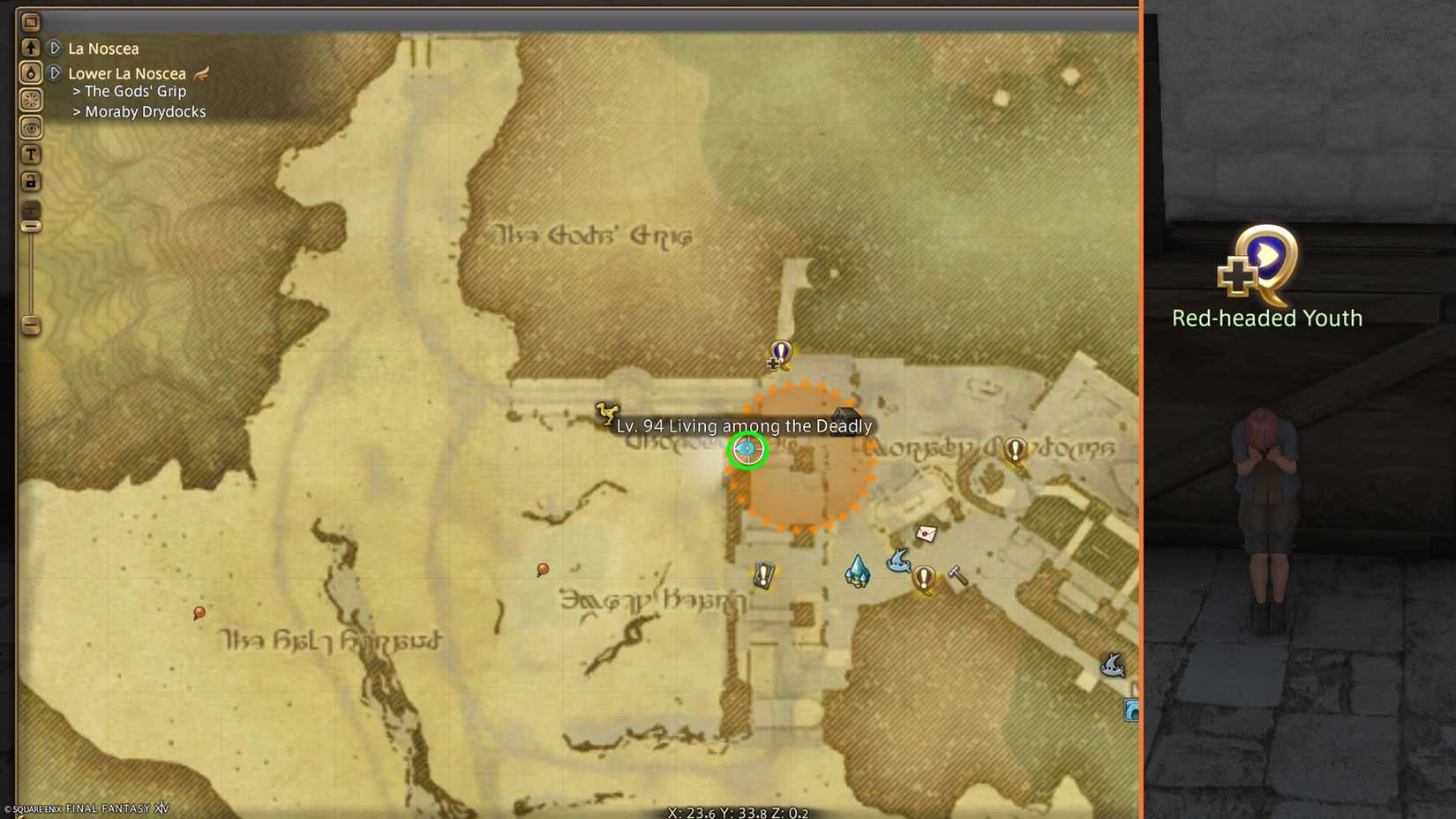This screenshot has width=1456, height=819.
Task: Click the Delivery Moogle envelope icon
Action: tap(925, 533)
